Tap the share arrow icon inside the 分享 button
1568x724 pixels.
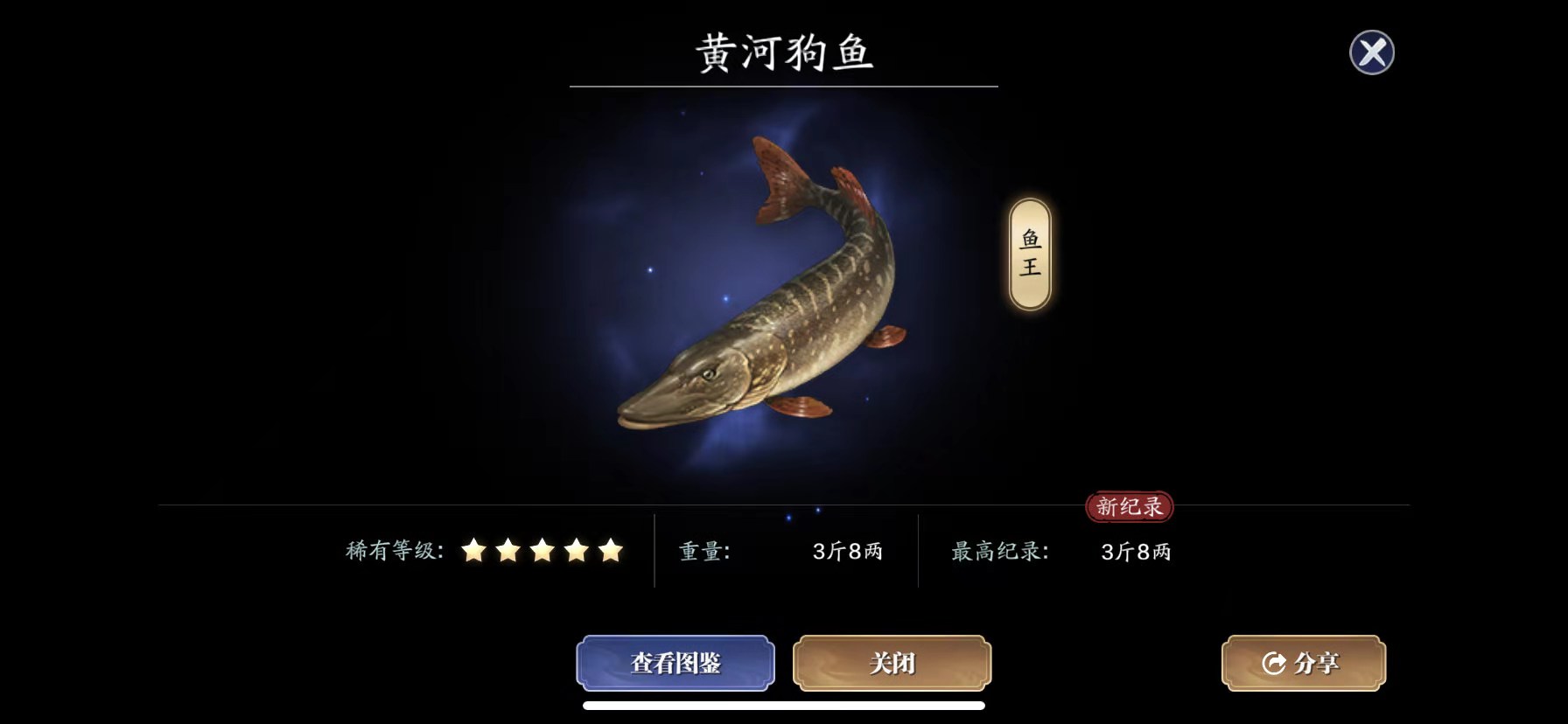[x=1273, y=664]
